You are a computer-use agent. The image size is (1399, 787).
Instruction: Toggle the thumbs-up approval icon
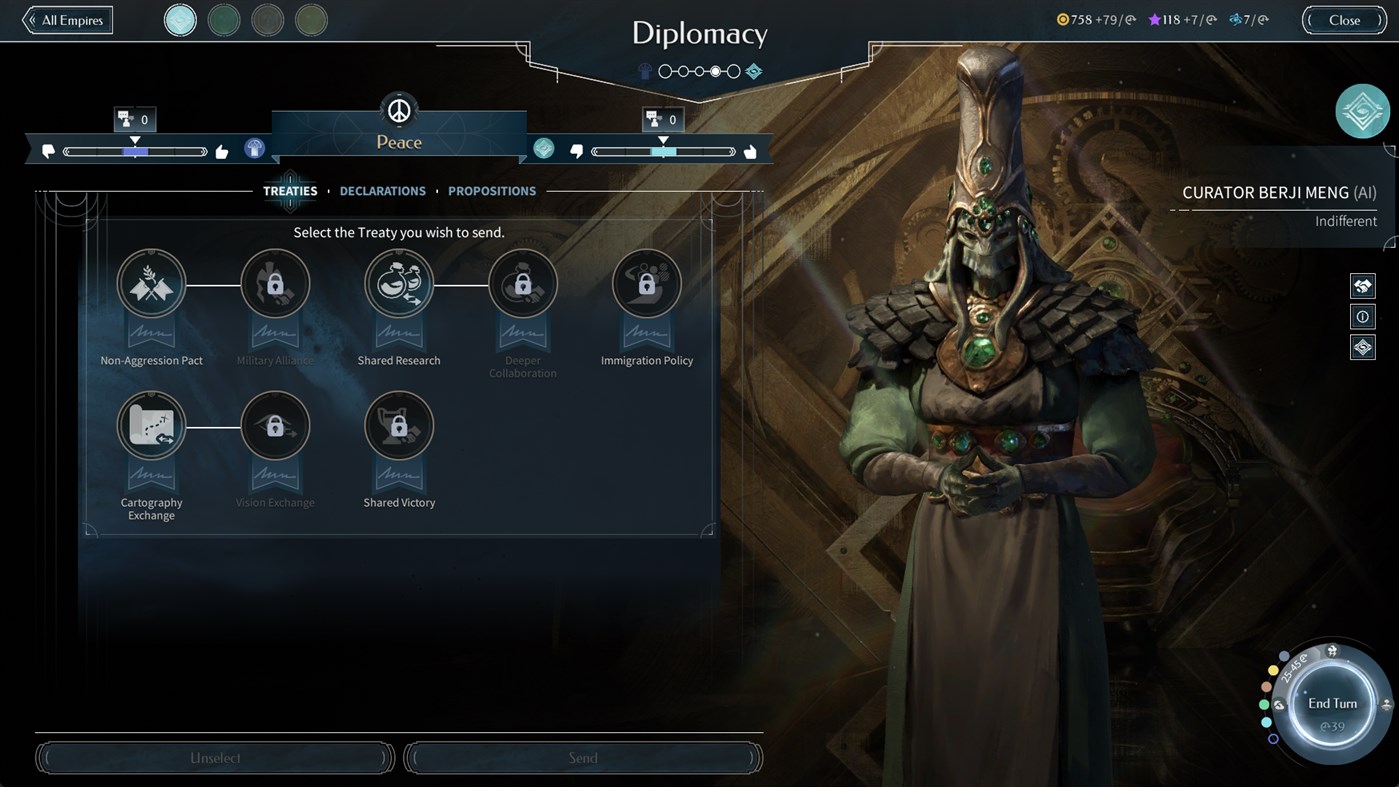pyautogui.click(x=221, y=149)
